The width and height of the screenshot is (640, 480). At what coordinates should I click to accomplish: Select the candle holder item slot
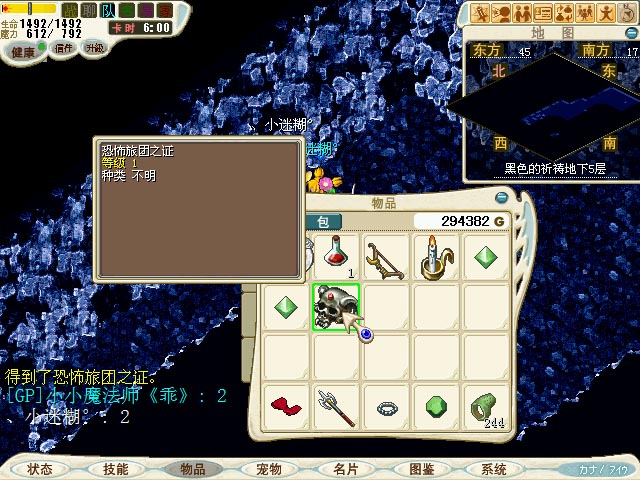(x=436, y=257)
